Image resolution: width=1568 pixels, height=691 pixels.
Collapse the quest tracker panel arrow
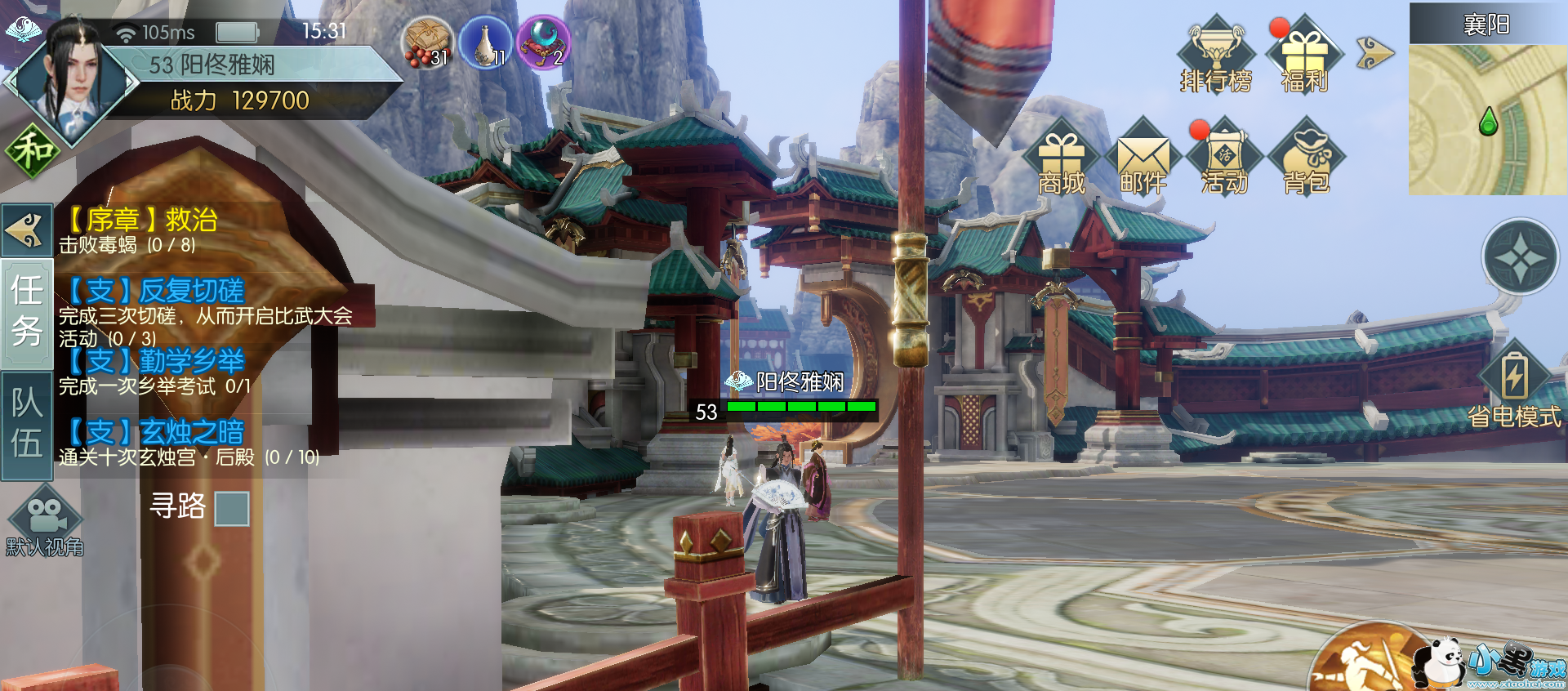27,230
